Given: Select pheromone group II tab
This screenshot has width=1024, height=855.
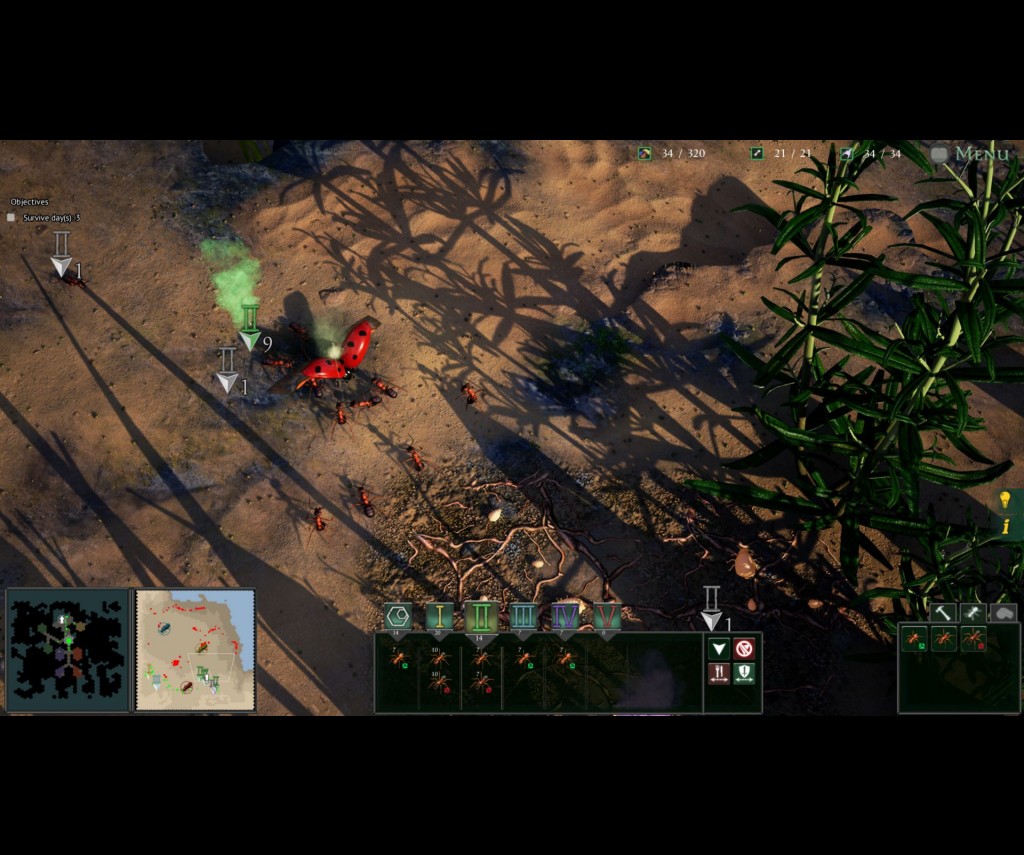Looking at the screenshot, I should pos(481,616).
